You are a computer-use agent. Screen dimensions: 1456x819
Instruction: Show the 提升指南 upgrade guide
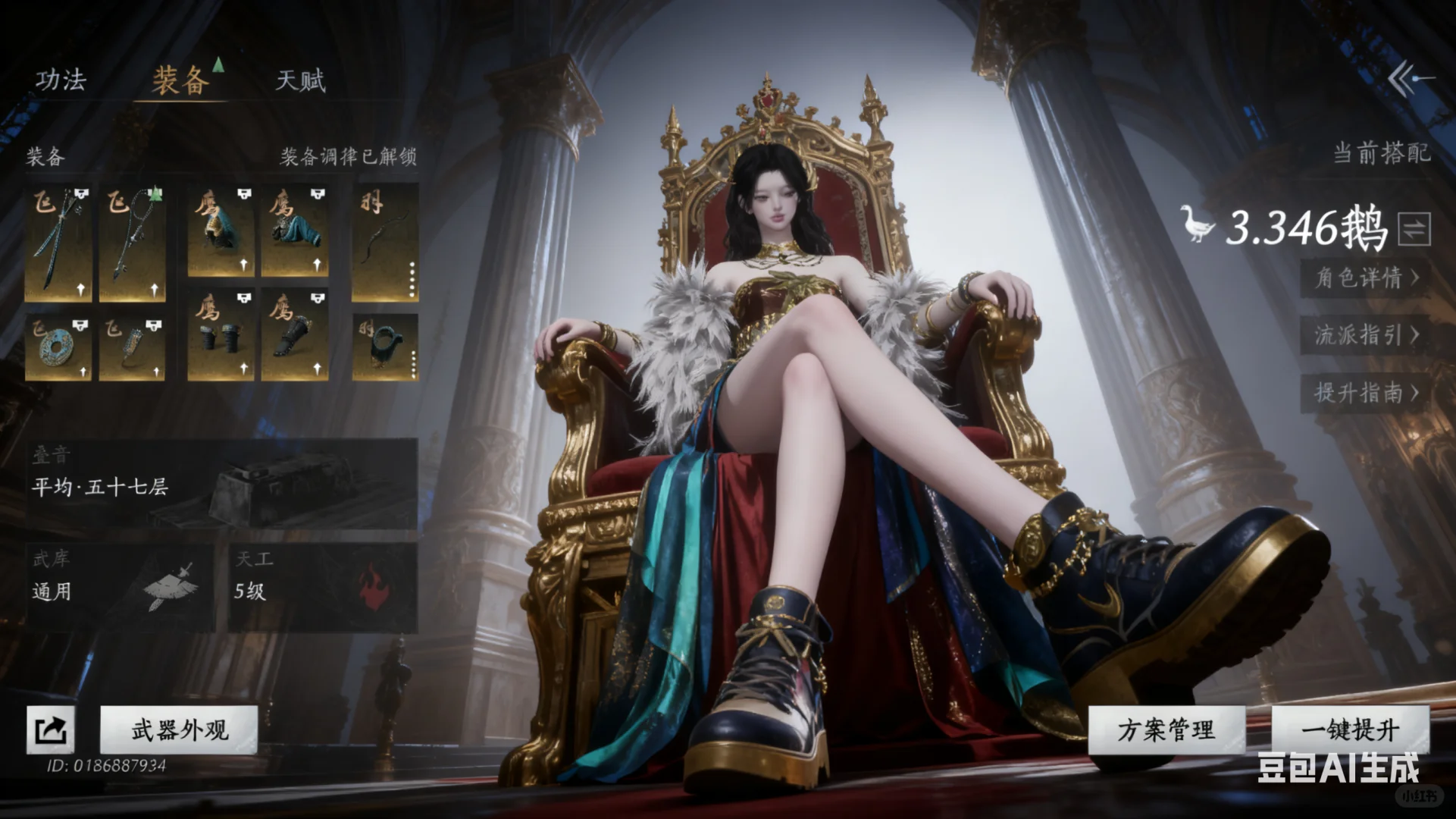coord(1366,393)
